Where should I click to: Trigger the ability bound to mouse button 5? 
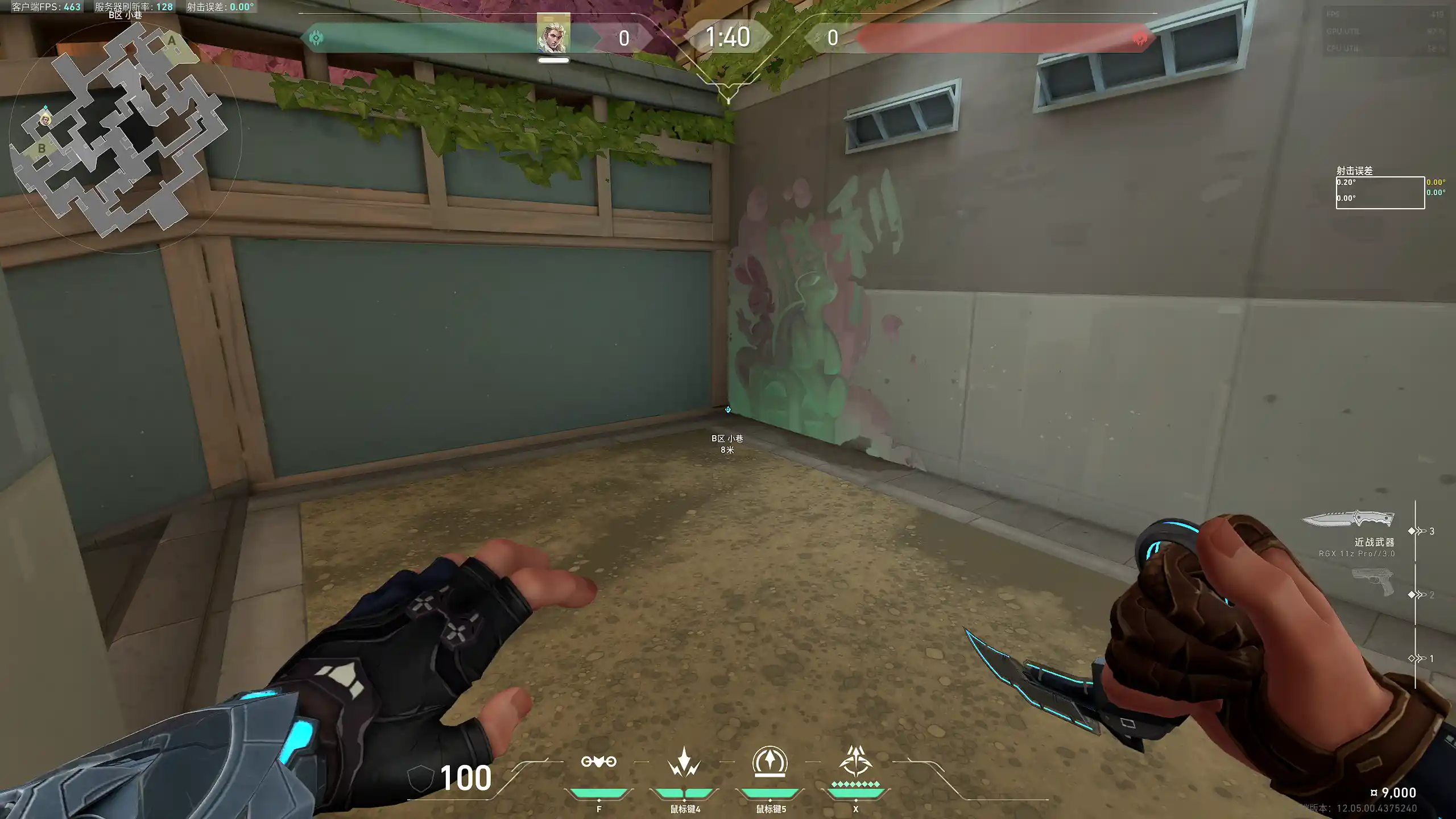770,762
